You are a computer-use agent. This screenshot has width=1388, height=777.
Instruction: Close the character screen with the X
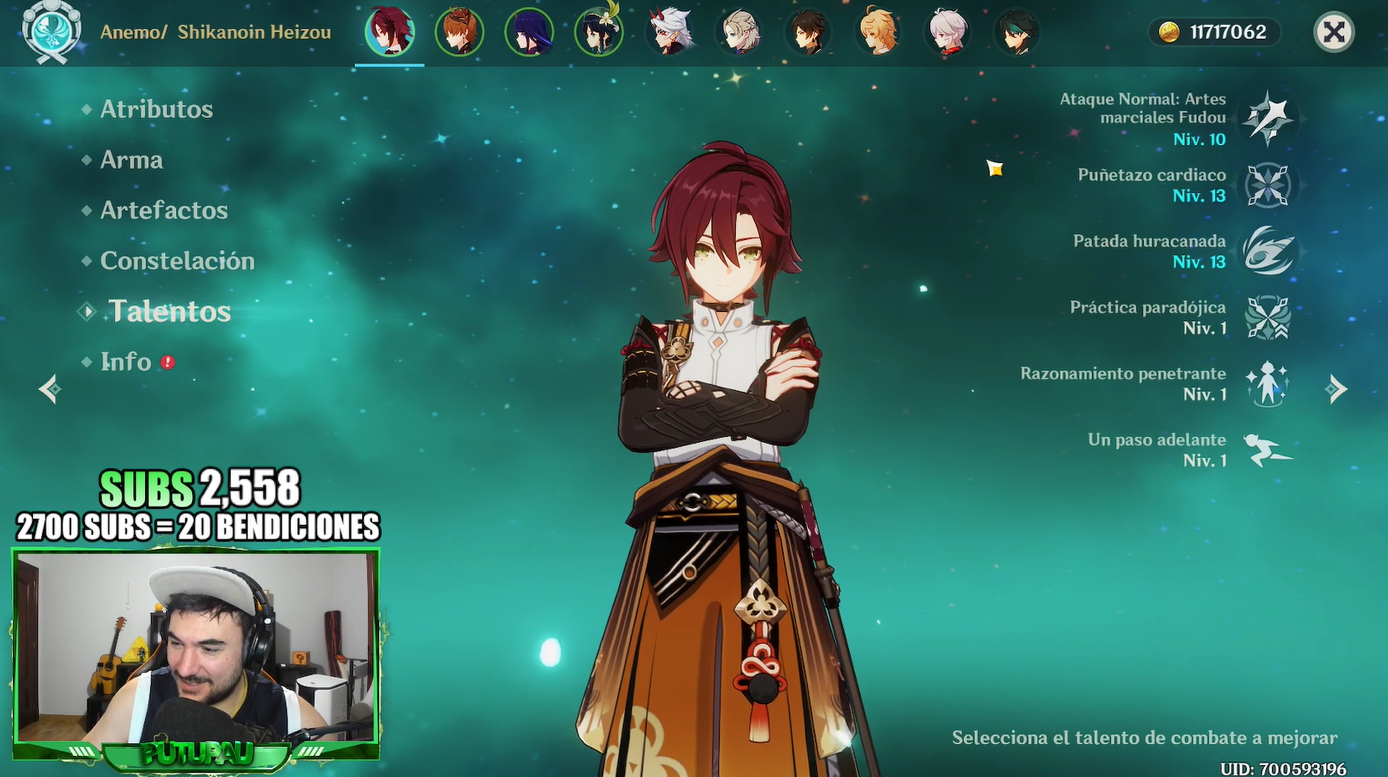(1334, 33)
